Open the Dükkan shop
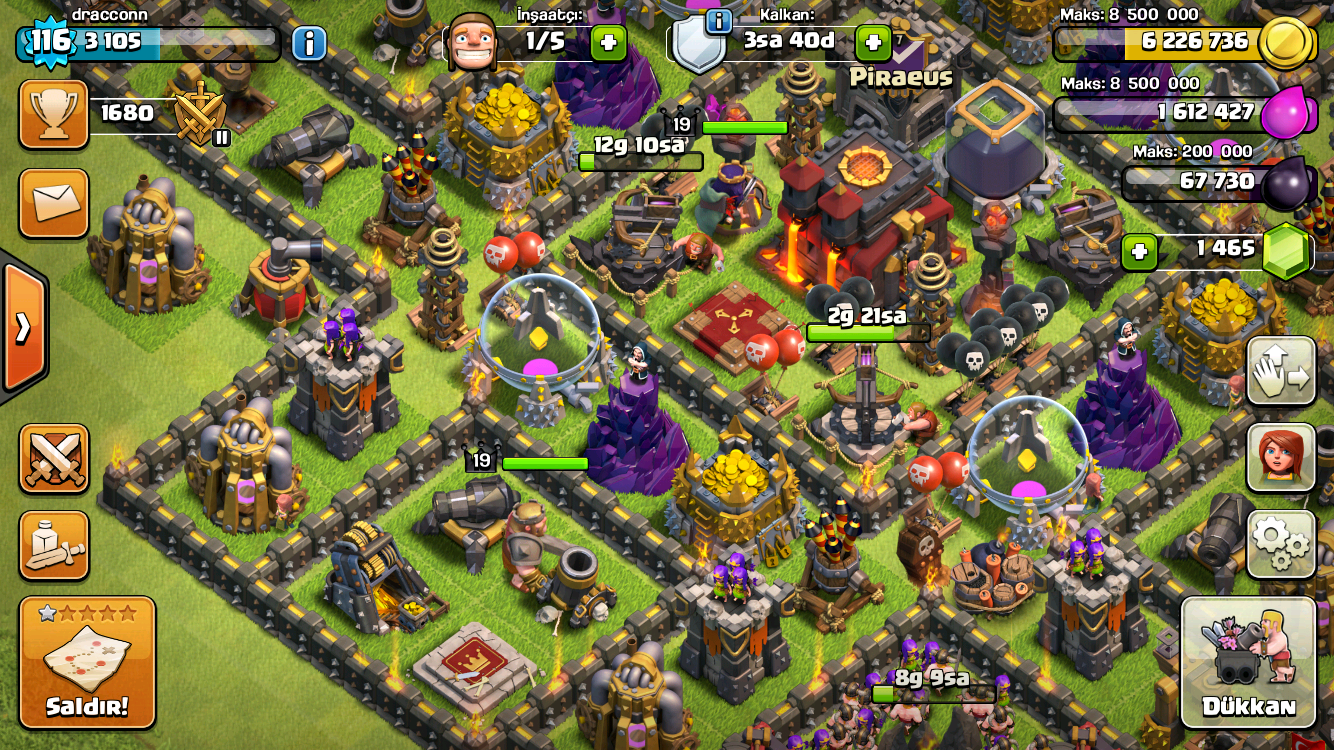 1248,662
